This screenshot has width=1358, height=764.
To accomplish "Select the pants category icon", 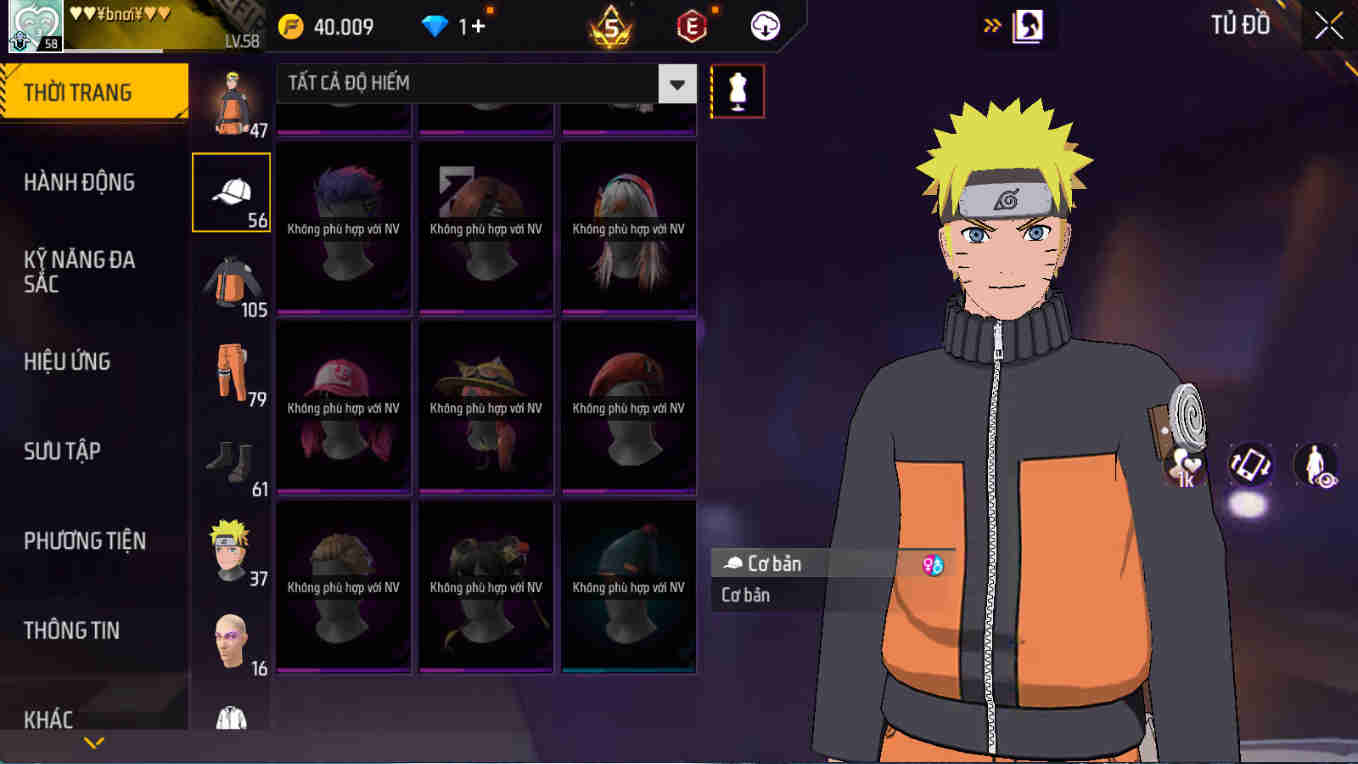I will (231, 370).
